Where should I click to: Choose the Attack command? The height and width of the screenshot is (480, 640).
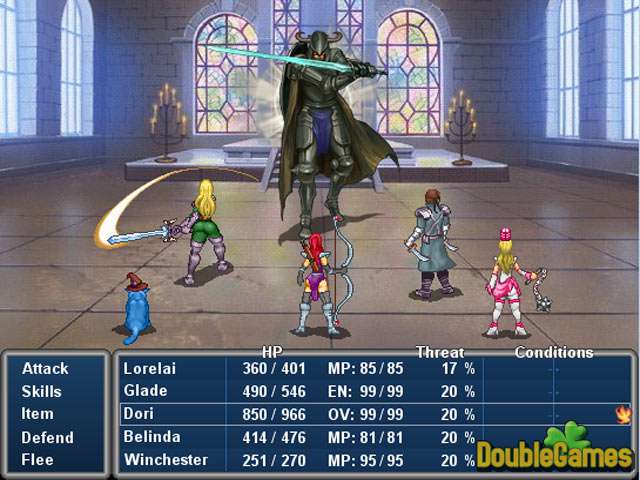(45, 368)
